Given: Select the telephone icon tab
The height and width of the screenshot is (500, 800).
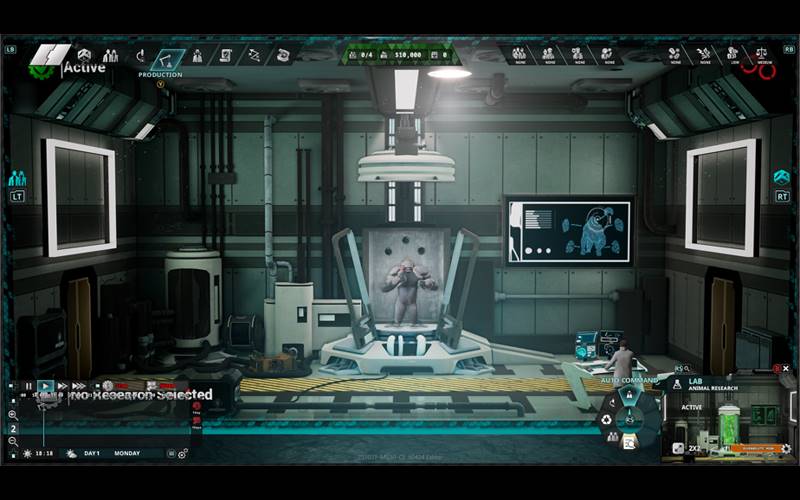Looking at the screenshot, I should [x=283, y=55].
